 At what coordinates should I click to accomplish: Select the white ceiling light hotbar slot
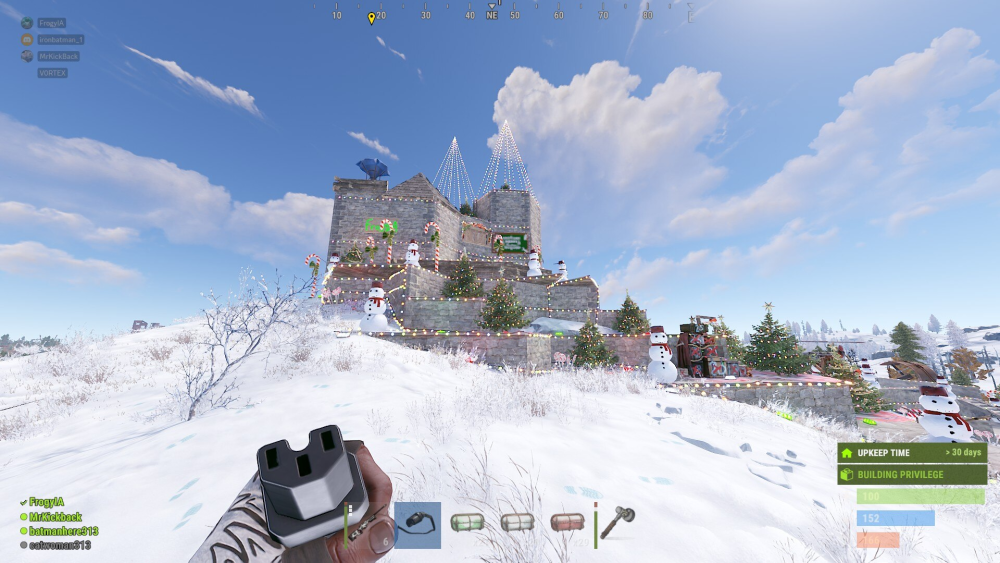tap(517, 524)
